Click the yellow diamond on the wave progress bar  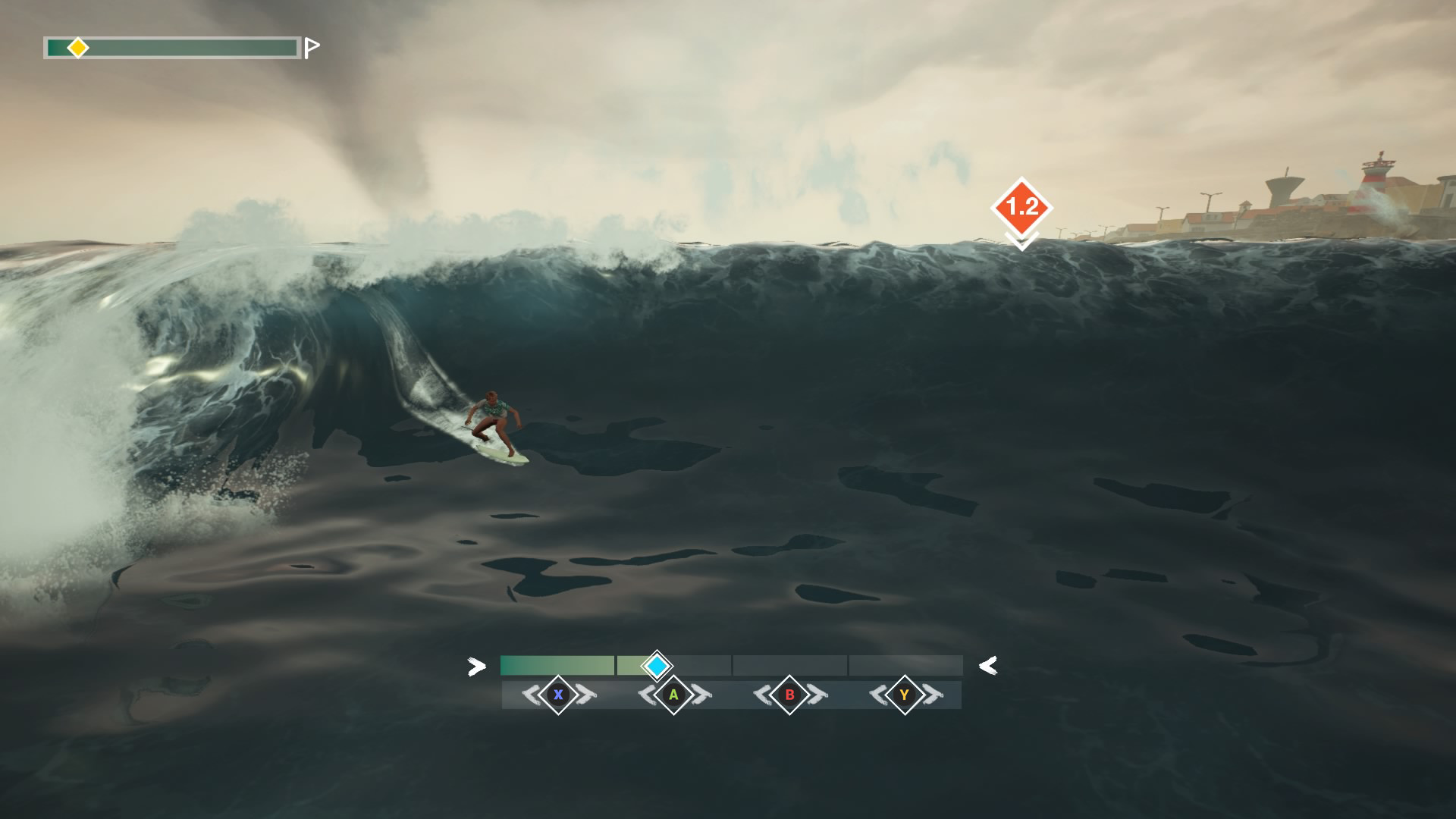pyautogui.click(x=78, y=47)
